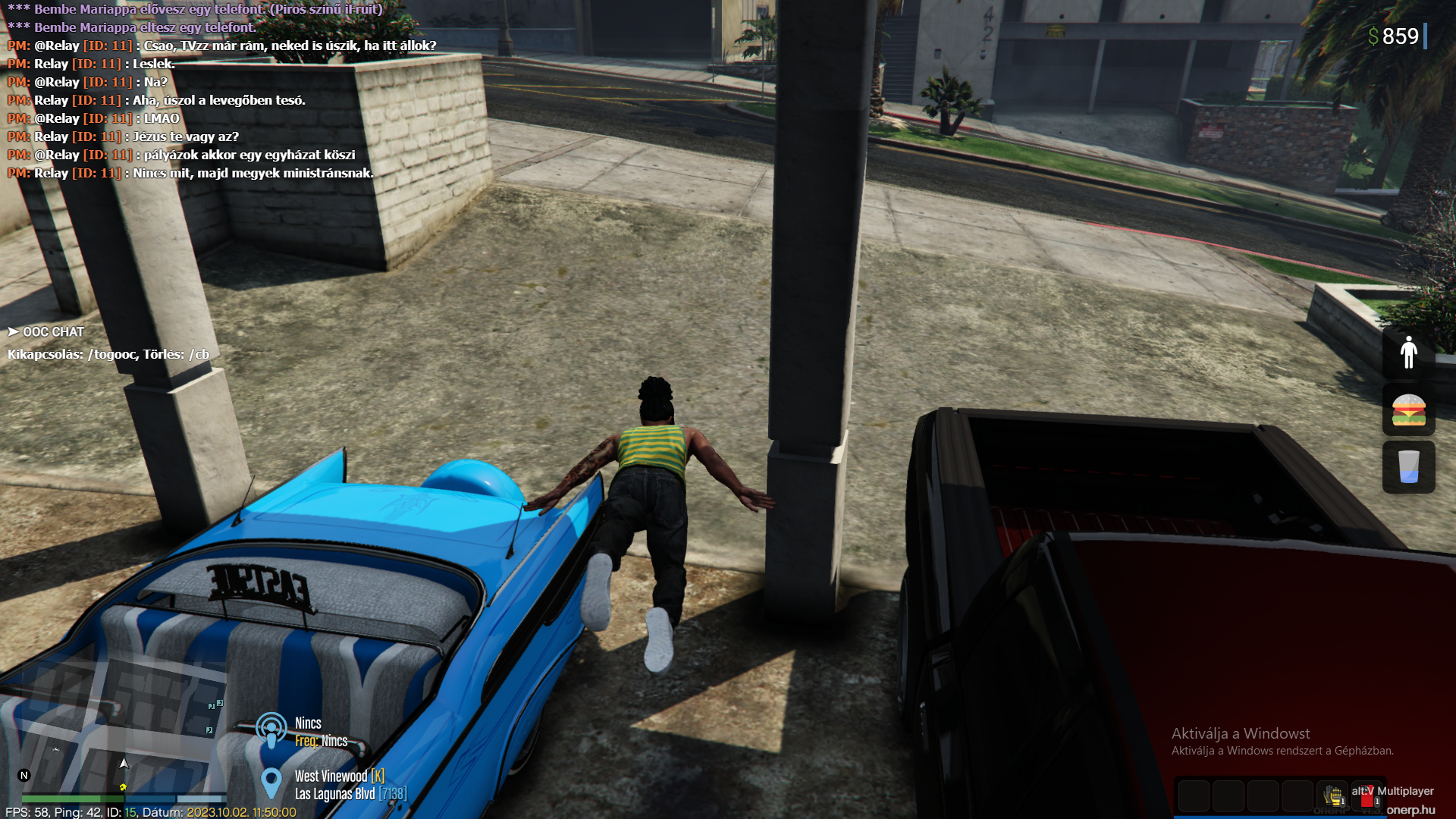Open the character status figure icon
This screenshot has height=819, width=1456.
tap(1408, 353)
